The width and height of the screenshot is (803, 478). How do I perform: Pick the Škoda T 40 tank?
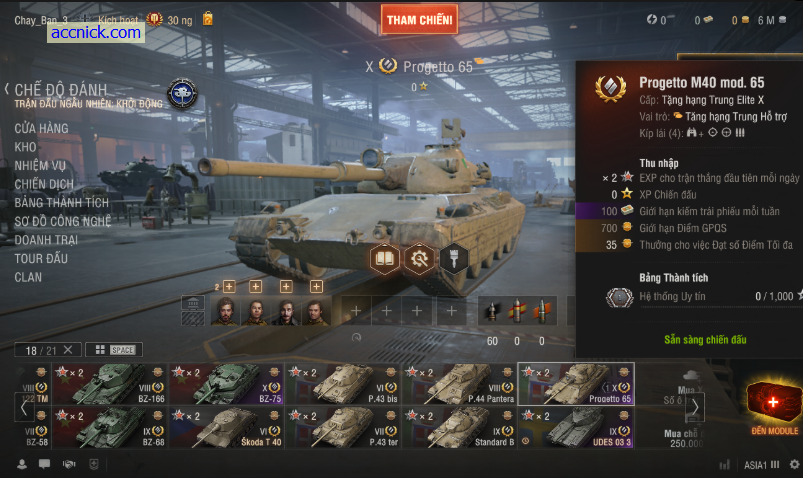[x=226, y=427]
